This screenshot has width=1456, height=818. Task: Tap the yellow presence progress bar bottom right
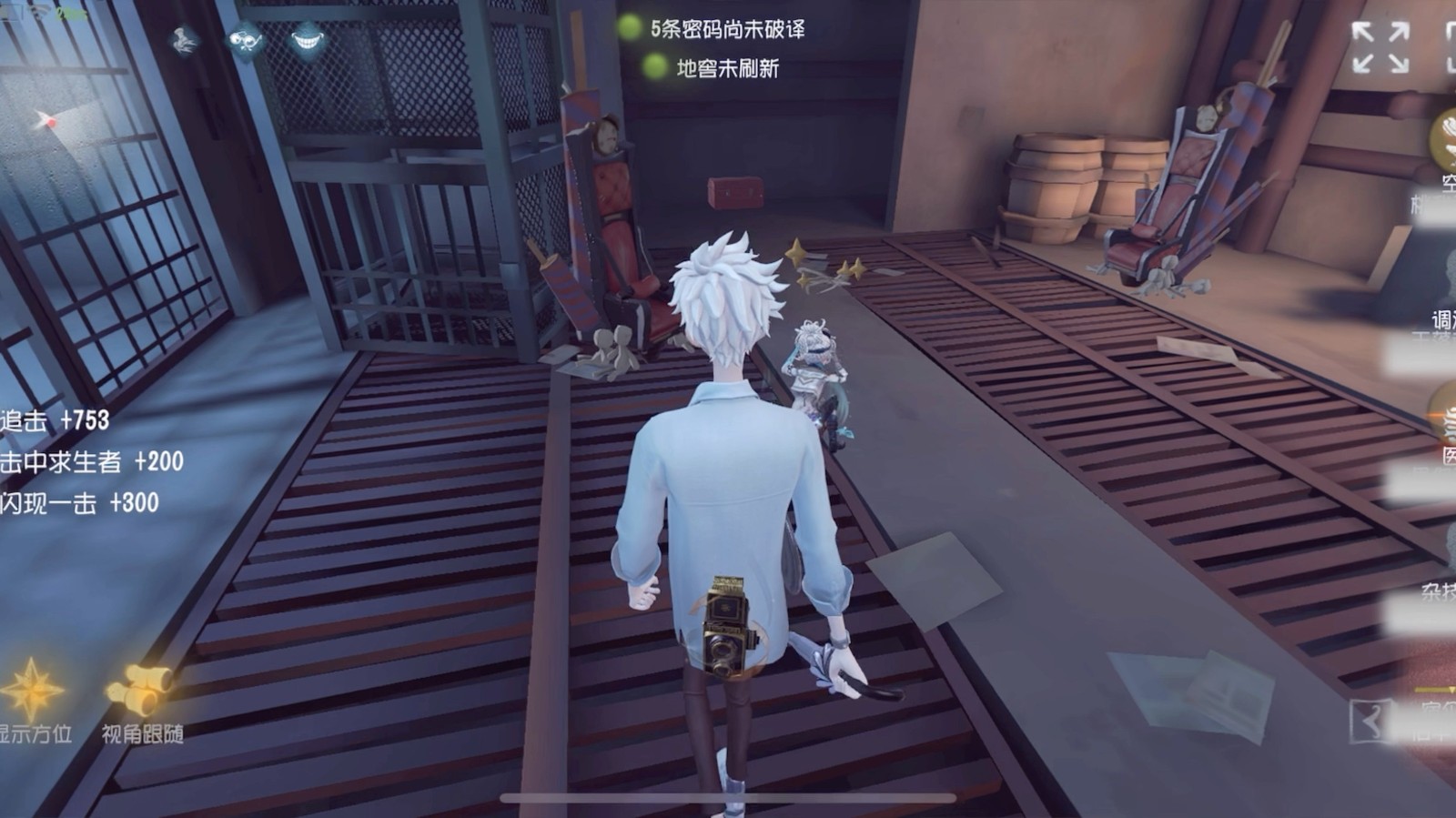(x=1436, y=688)
